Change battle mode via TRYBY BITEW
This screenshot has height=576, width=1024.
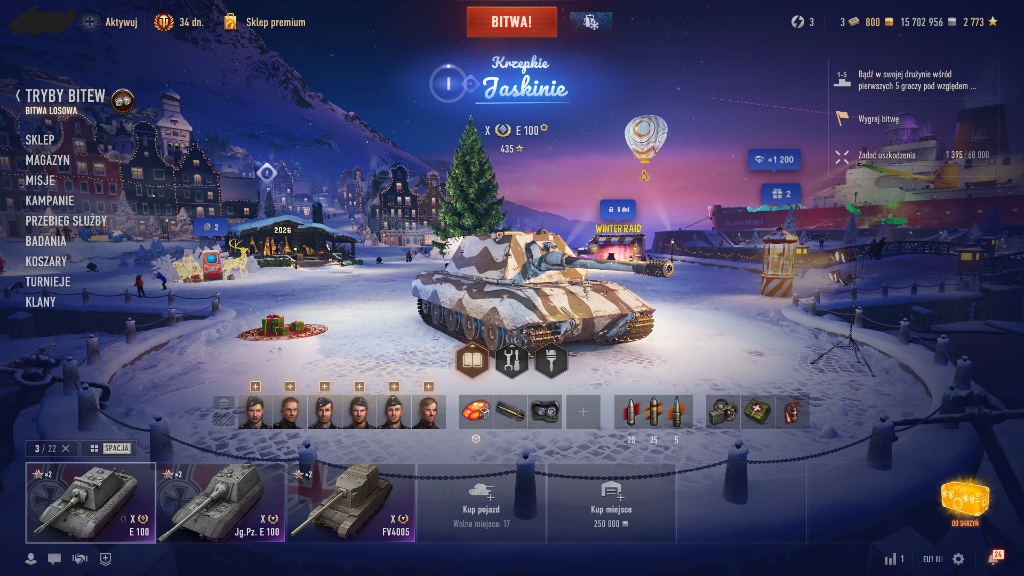[66, 97]
